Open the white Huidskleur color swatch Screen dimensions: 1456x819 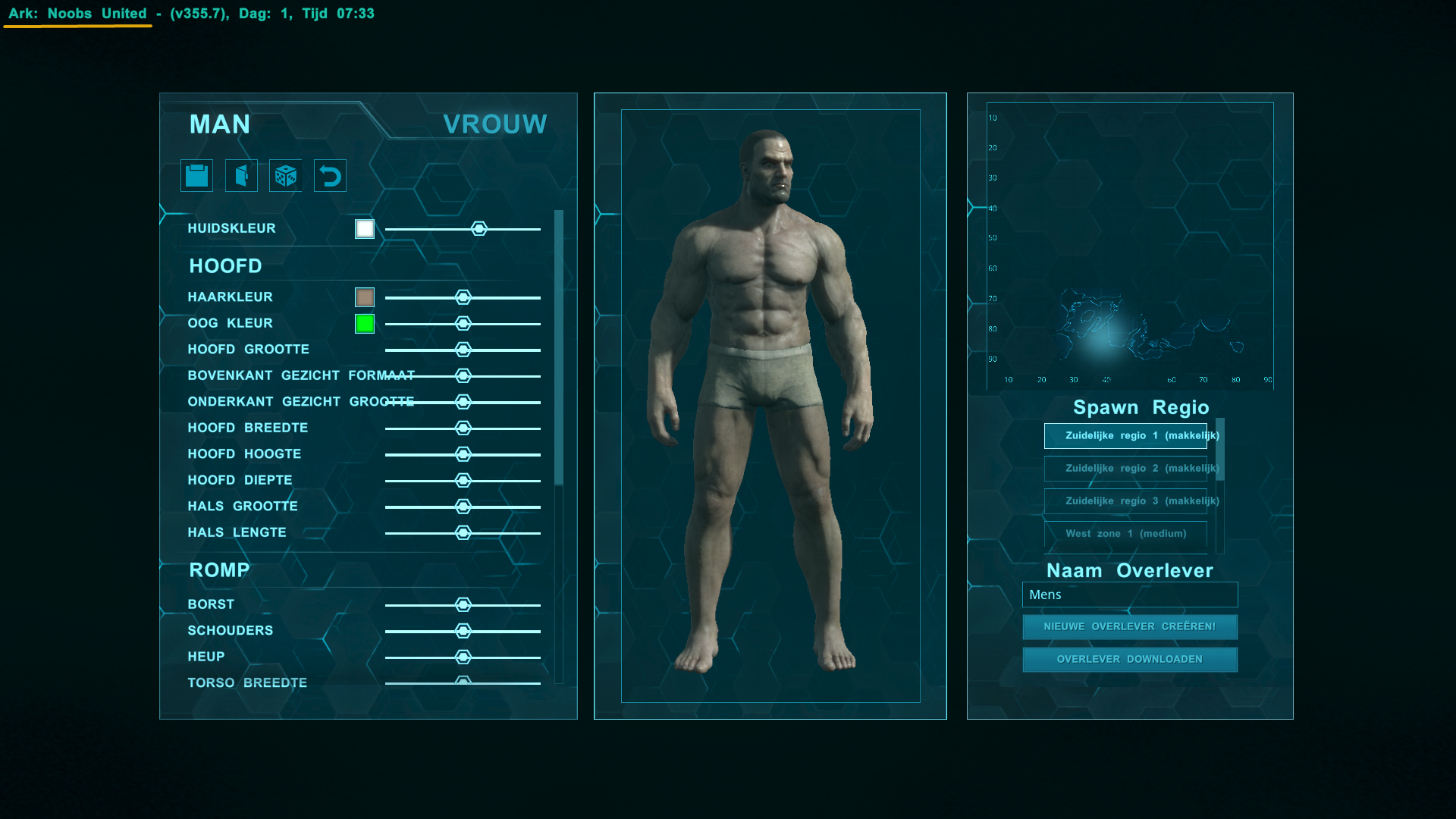point(365,229)
